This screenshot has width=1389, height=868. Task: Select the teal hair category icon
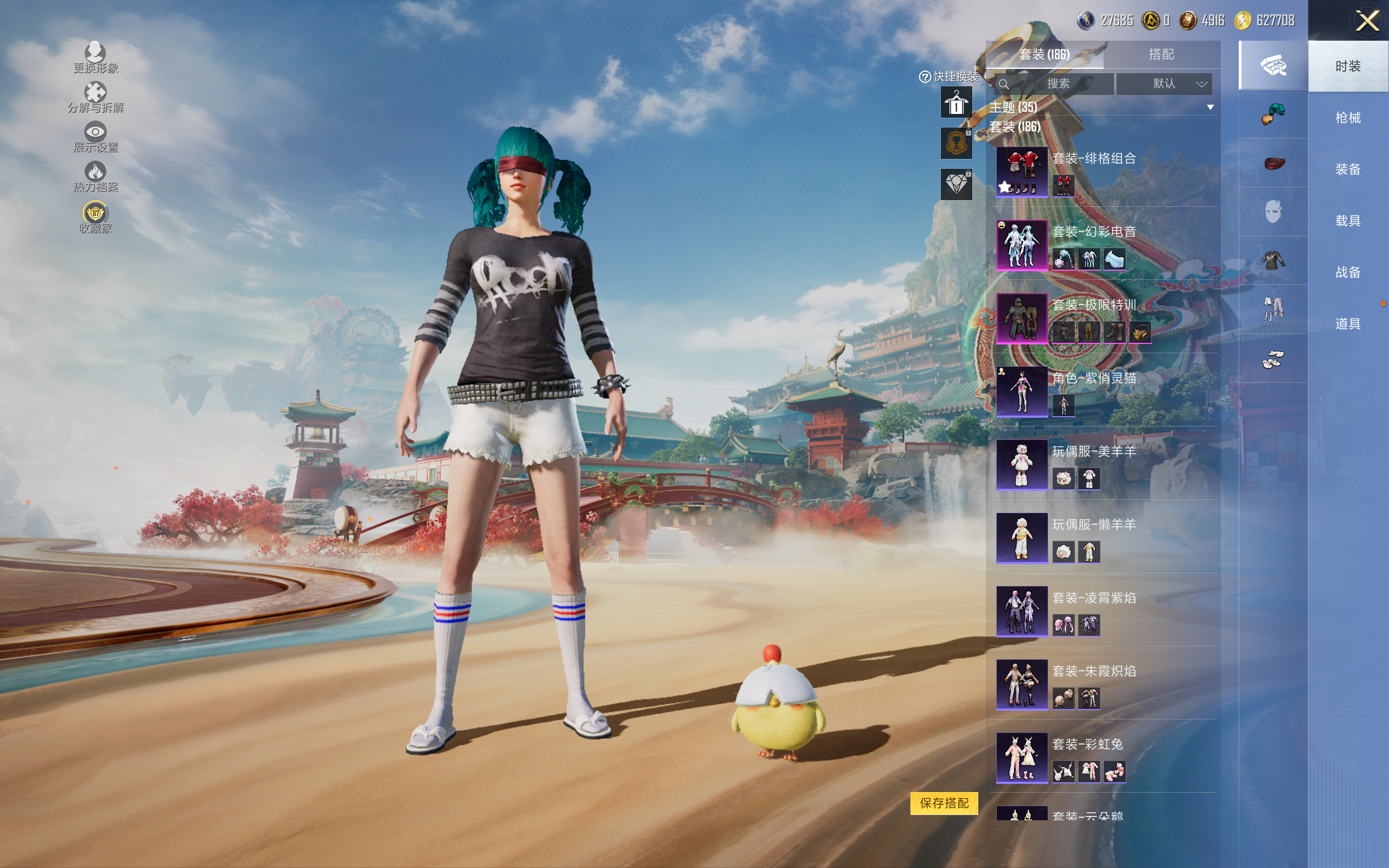[x=1272, y=114]
